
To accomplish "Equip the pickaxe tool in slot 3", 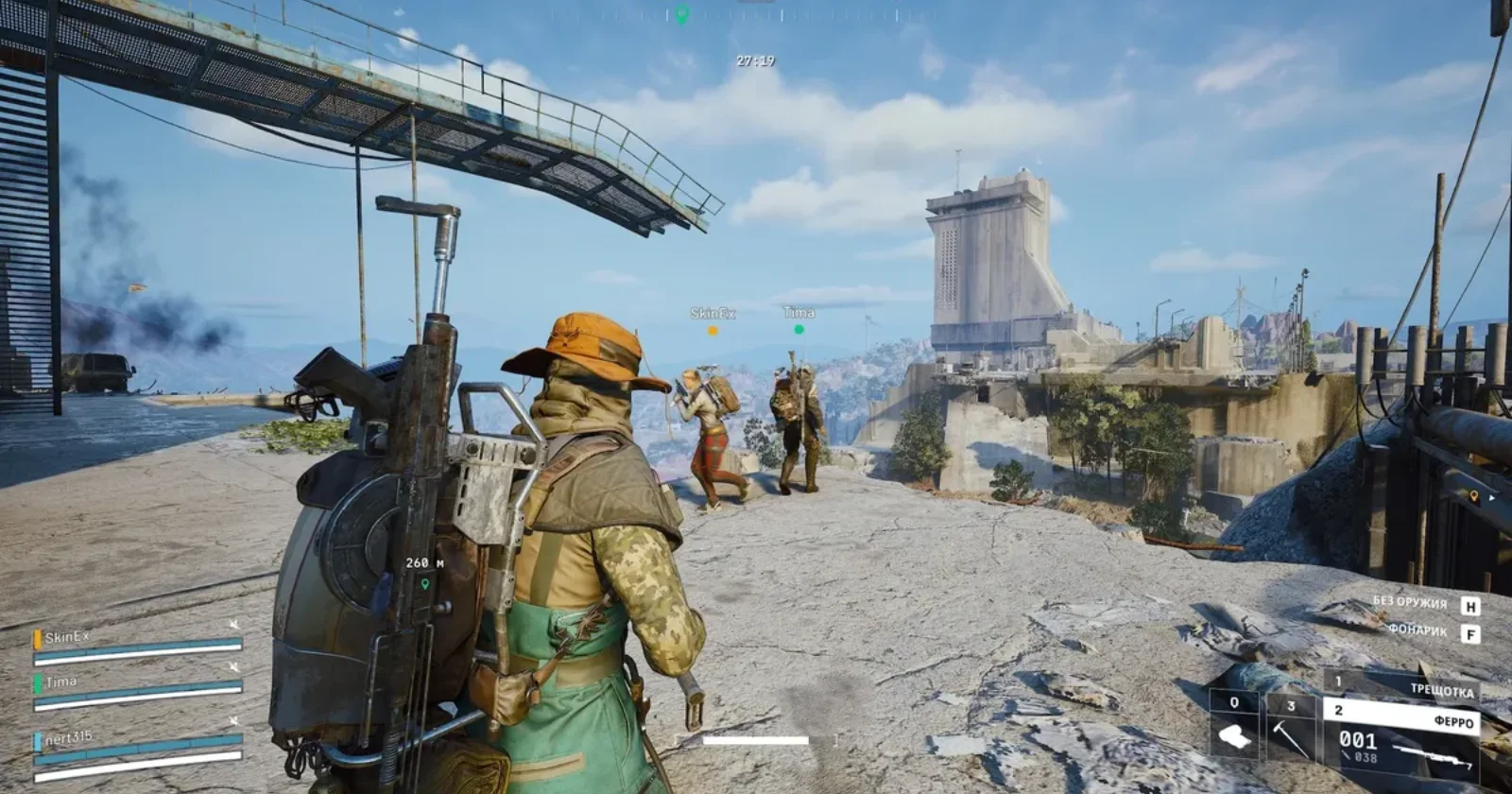I will pos(1291,728).
